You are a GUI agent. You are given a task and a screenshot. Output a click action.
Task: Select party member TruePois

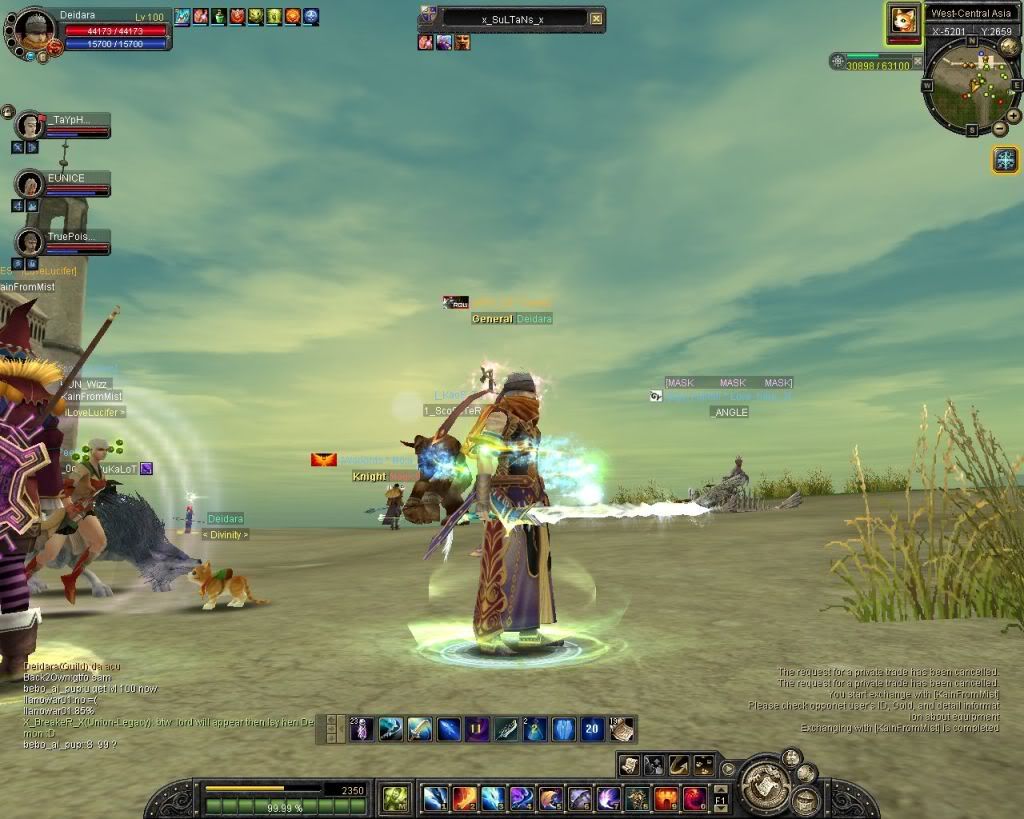[x=30, y=242]
